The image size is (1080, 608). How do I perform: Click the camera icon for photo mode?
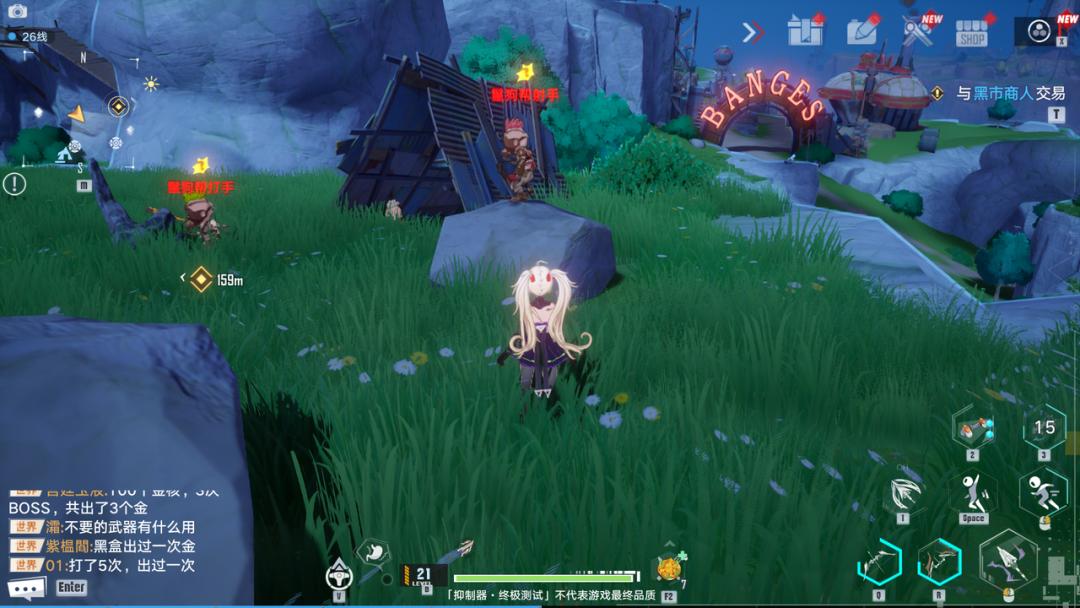tap(17, 11)
